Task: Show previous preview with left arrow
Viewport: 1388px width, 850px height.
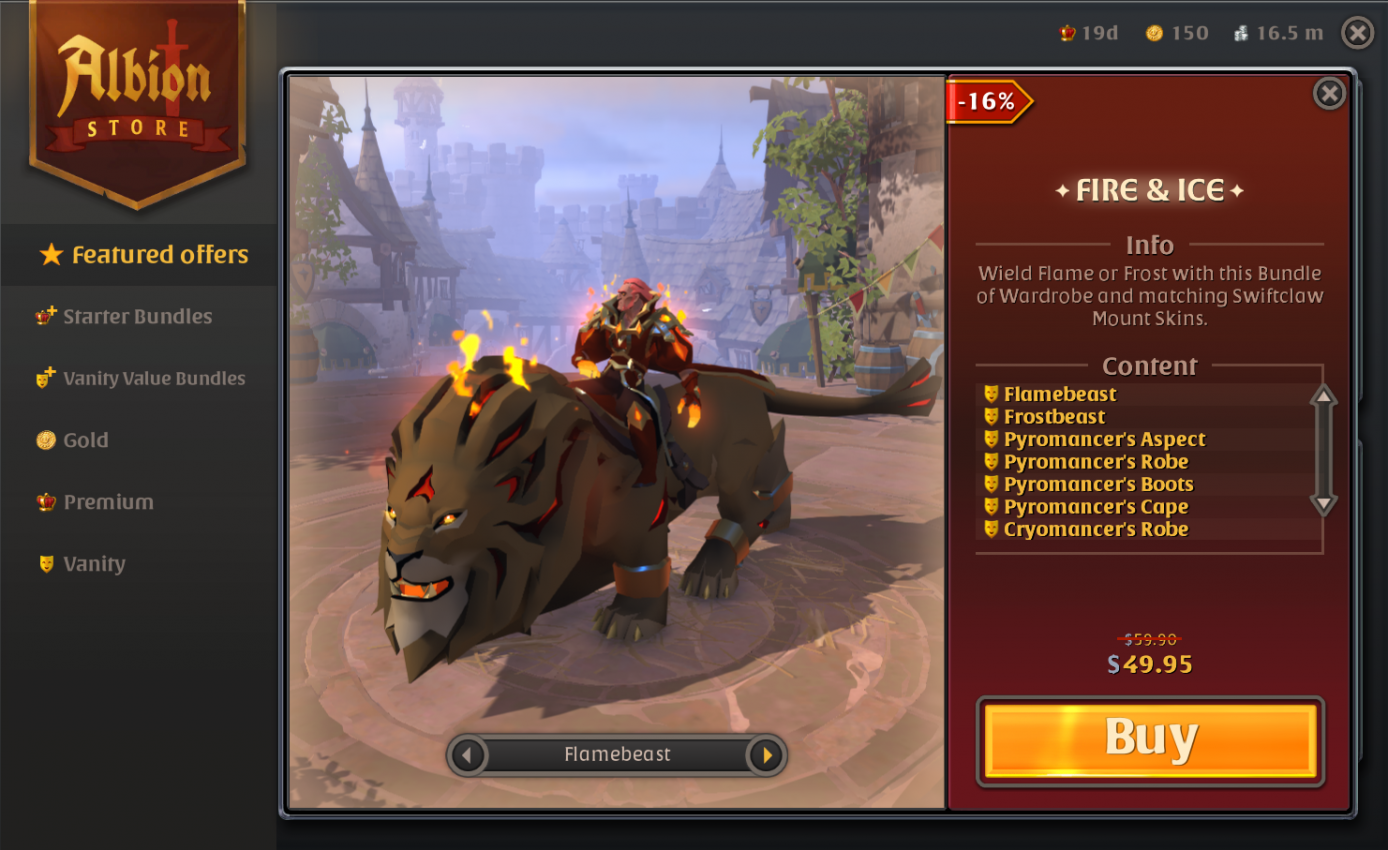Action: coord(469,755)
